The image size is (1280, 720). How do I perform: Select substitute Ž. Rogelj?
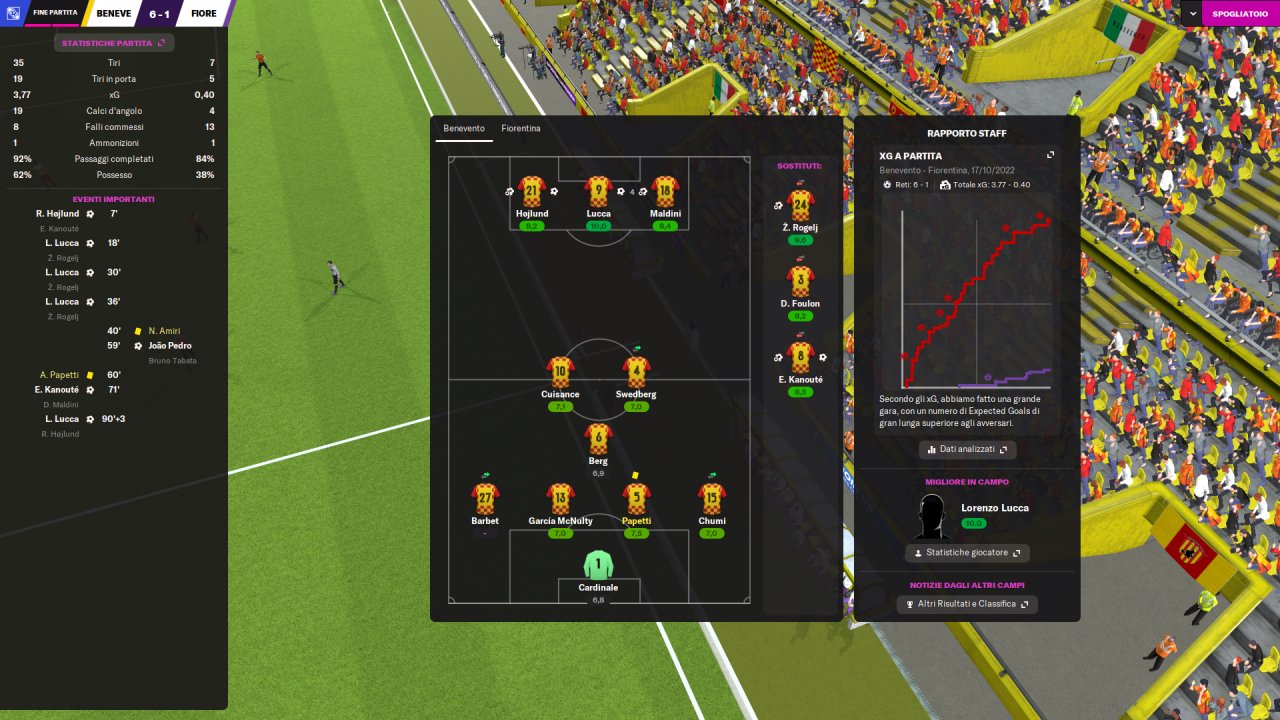pos(800,206)
